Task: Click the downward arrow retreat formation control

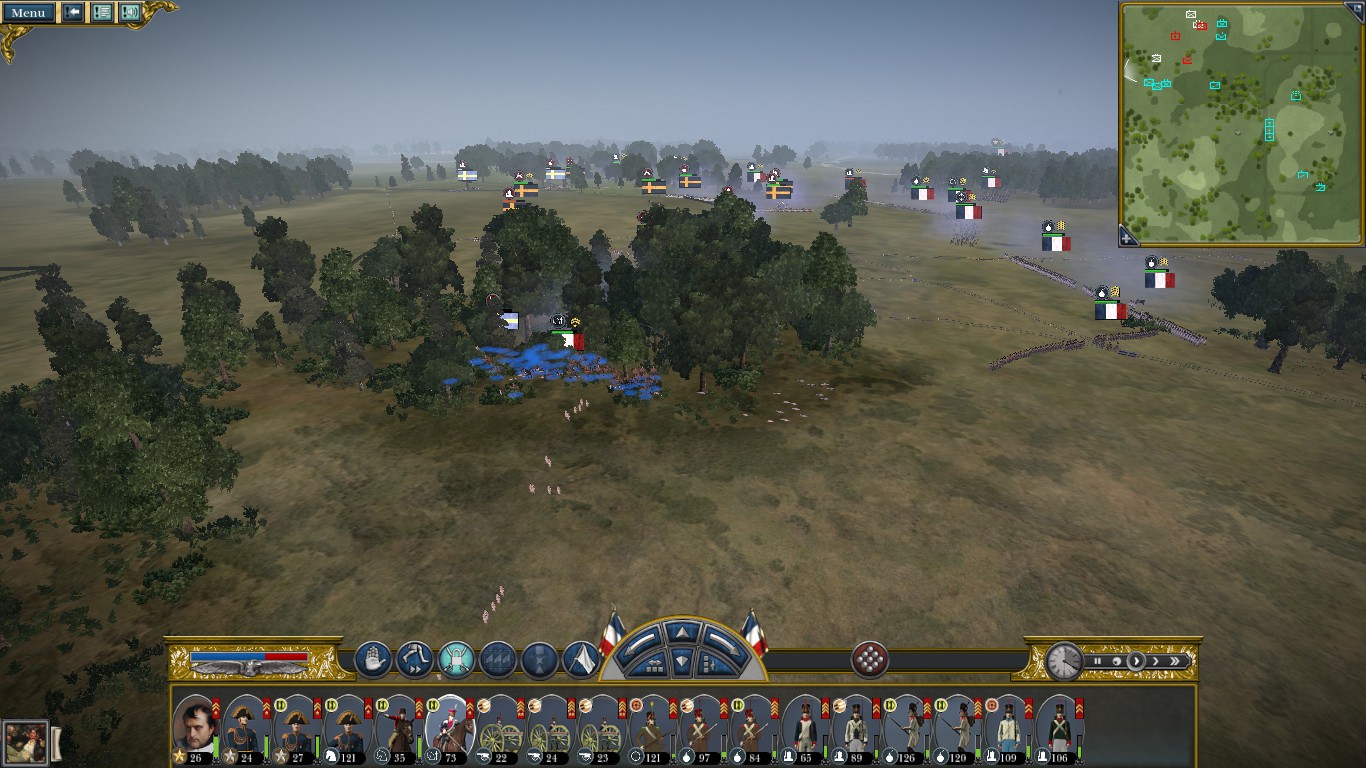Action: coord(683,661)
